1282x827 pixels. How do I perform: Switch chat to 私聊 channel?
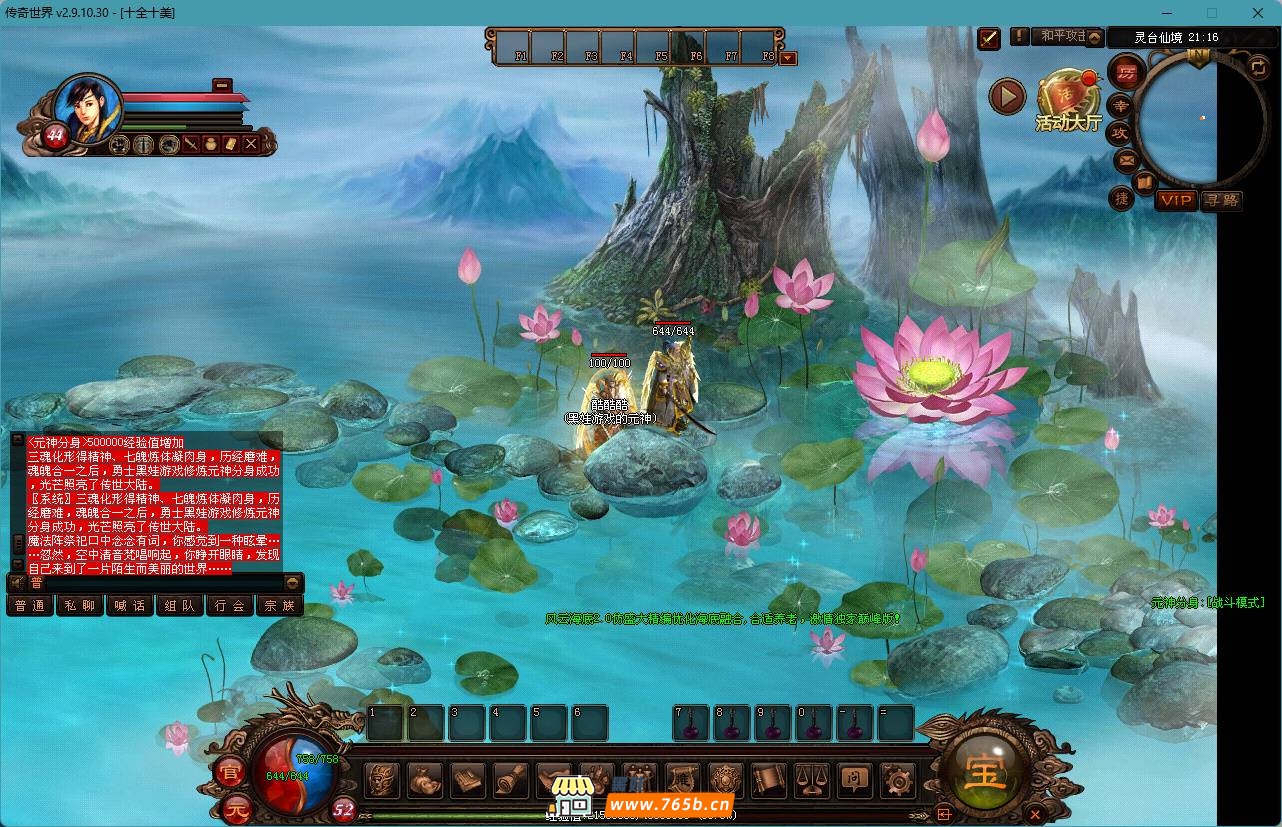80,605
